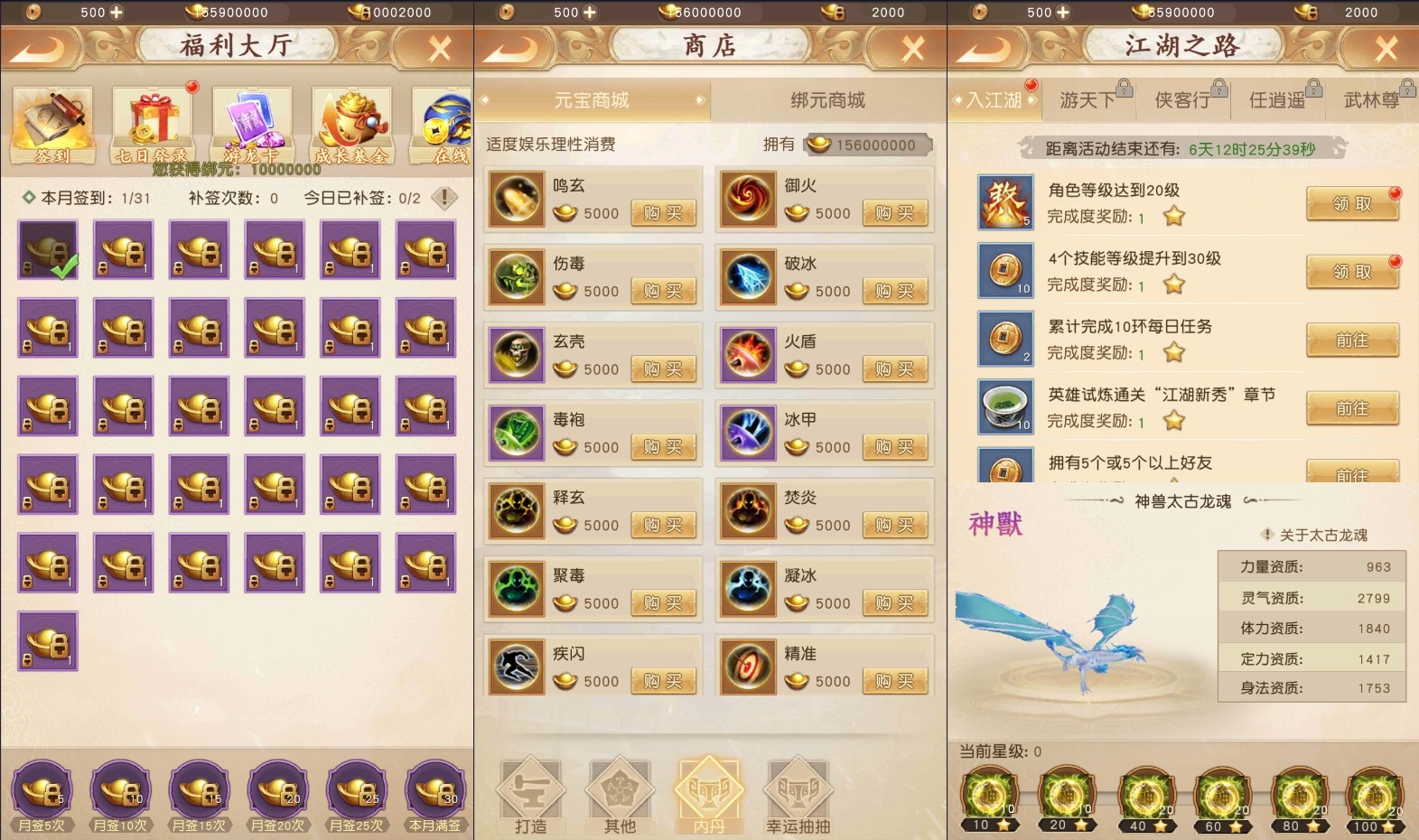Open the 游天下 tab in 江湖之路

[1088, 99]
